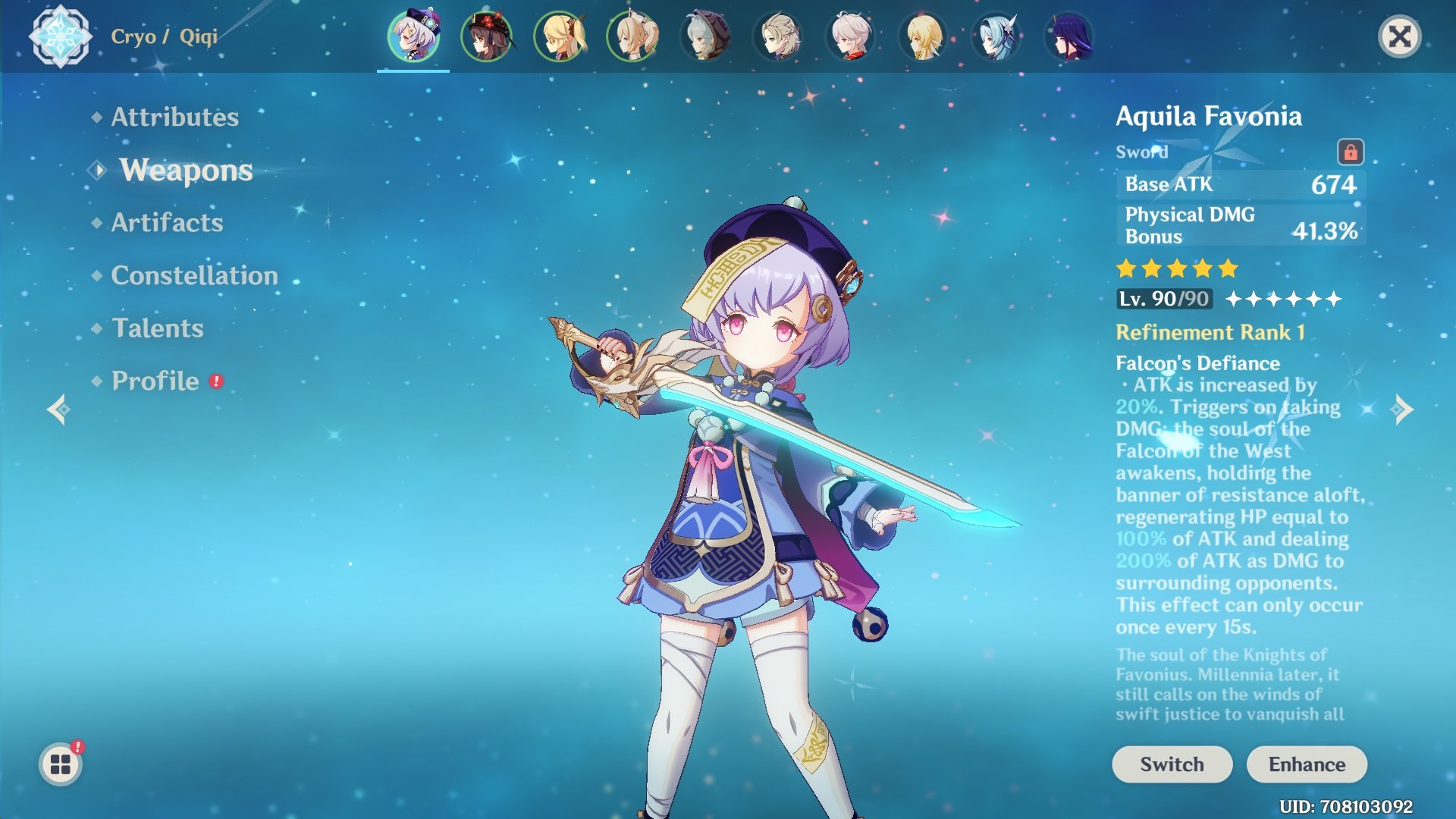Choose Fischl's character portrait
Image resolution: width=1456 pixels, height=819 pixels.
click(559, 36)
